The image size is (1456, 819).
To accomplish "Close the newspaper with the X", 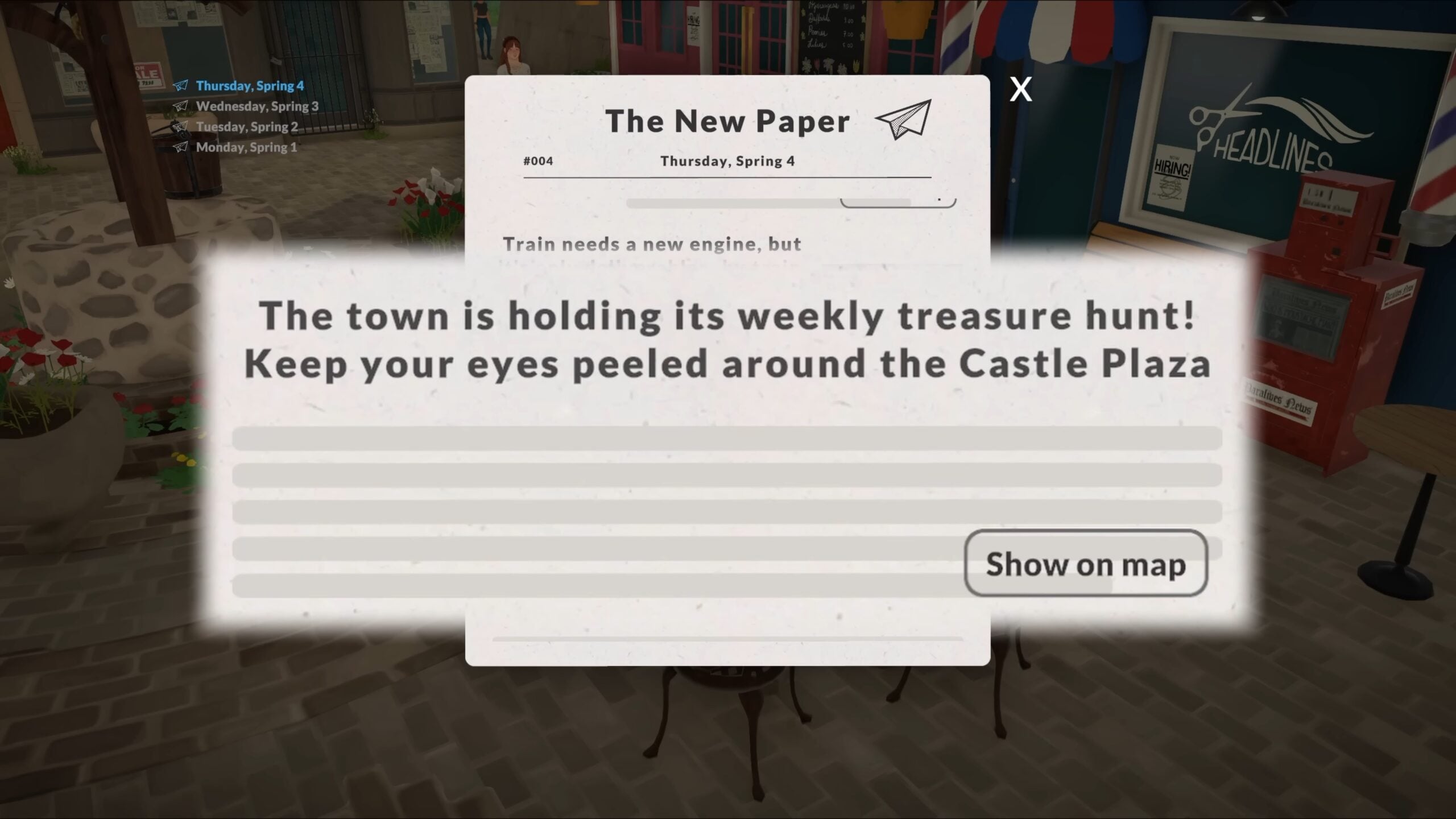I will 1021,90.
